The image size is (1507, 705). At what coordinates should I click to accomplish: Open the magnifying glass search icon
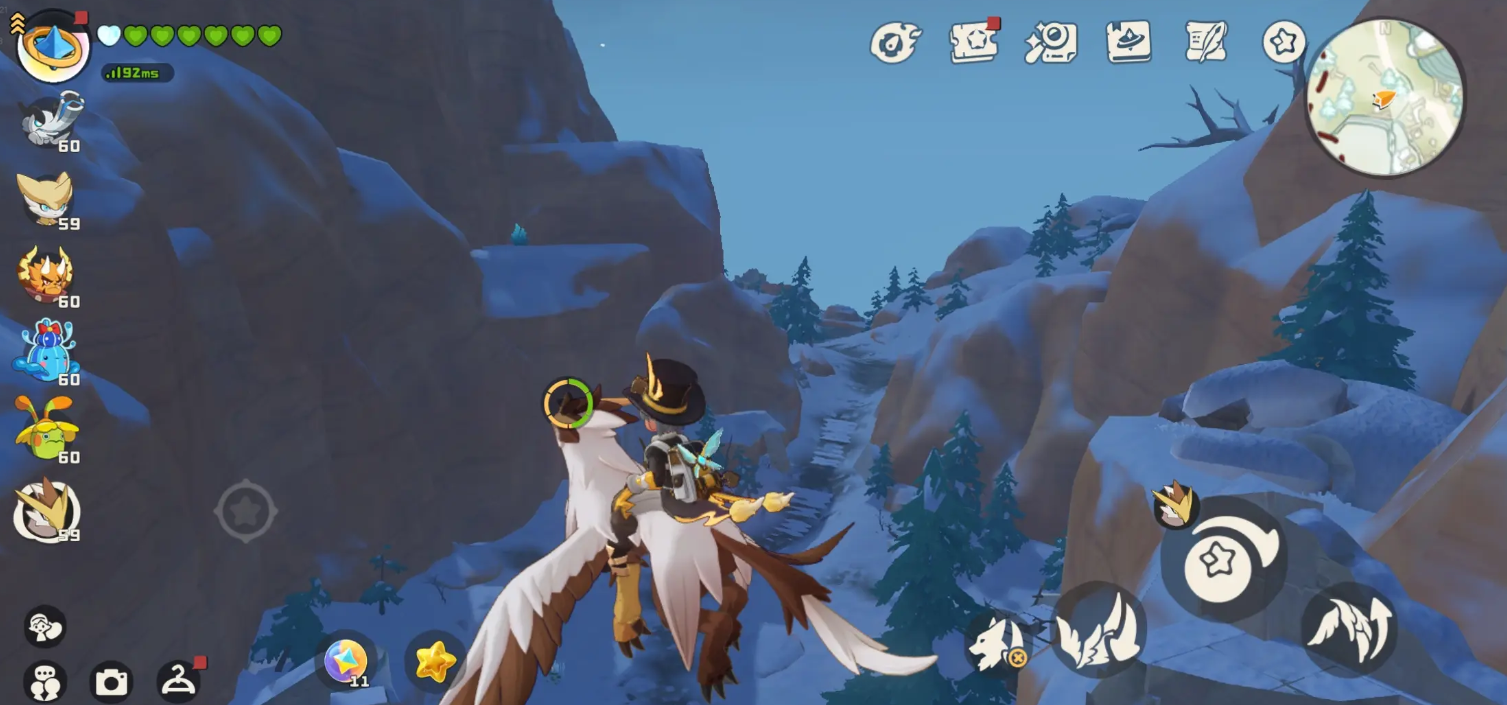[1051, 43]
